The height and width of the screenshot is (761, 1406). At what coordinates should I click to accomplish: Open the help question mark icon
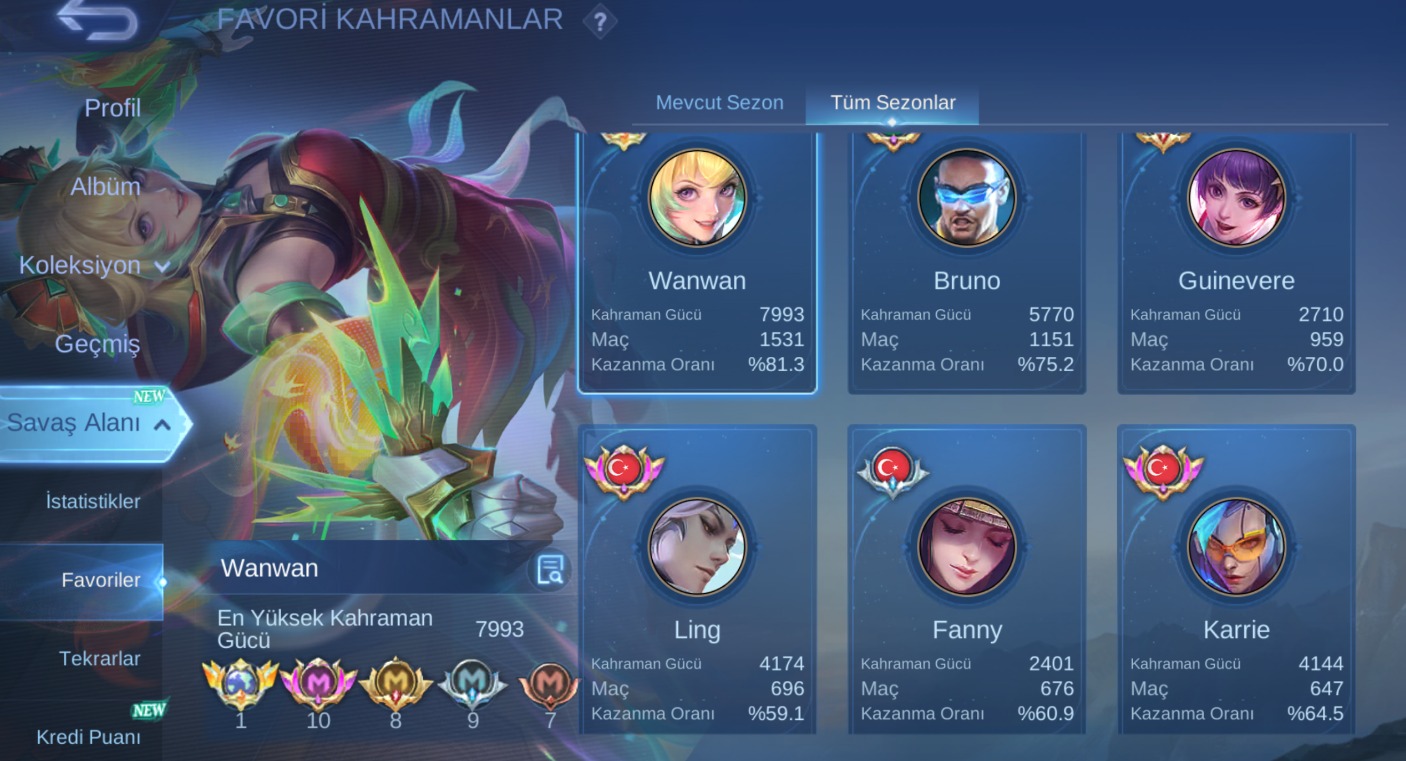(601, 22)
